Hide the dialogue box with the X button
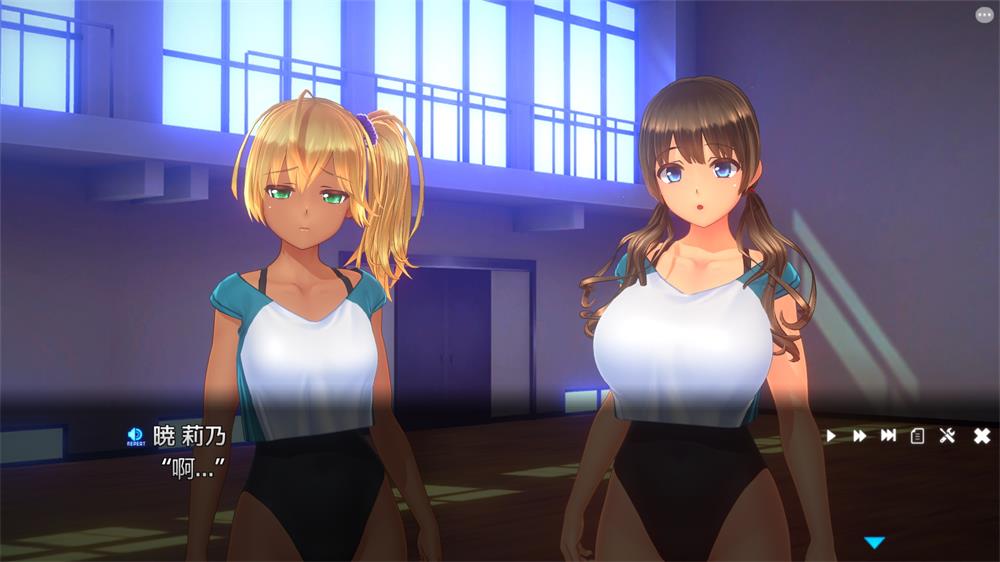This screenshot has width=1000, height=562. tap(982, 435)
